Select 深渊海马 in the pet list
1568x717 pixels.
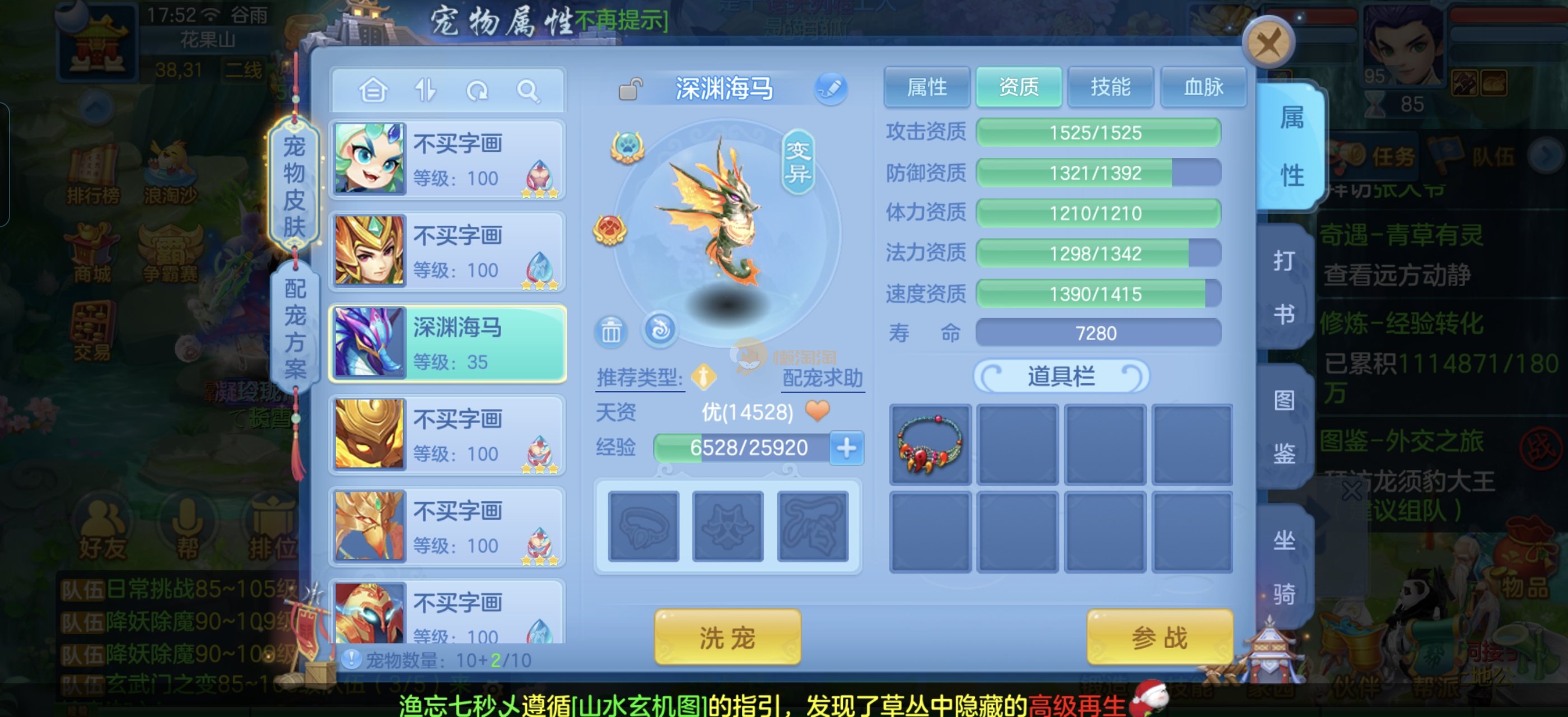click(x=448, y=344)
